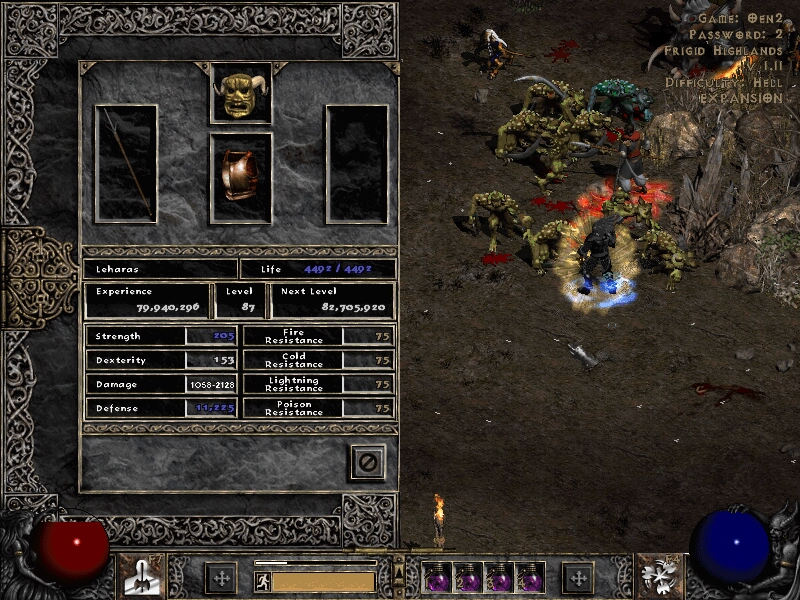800x600 pixels.
Task: Click the cross button right of the potion belt
Action: click(x=578, y=577)
